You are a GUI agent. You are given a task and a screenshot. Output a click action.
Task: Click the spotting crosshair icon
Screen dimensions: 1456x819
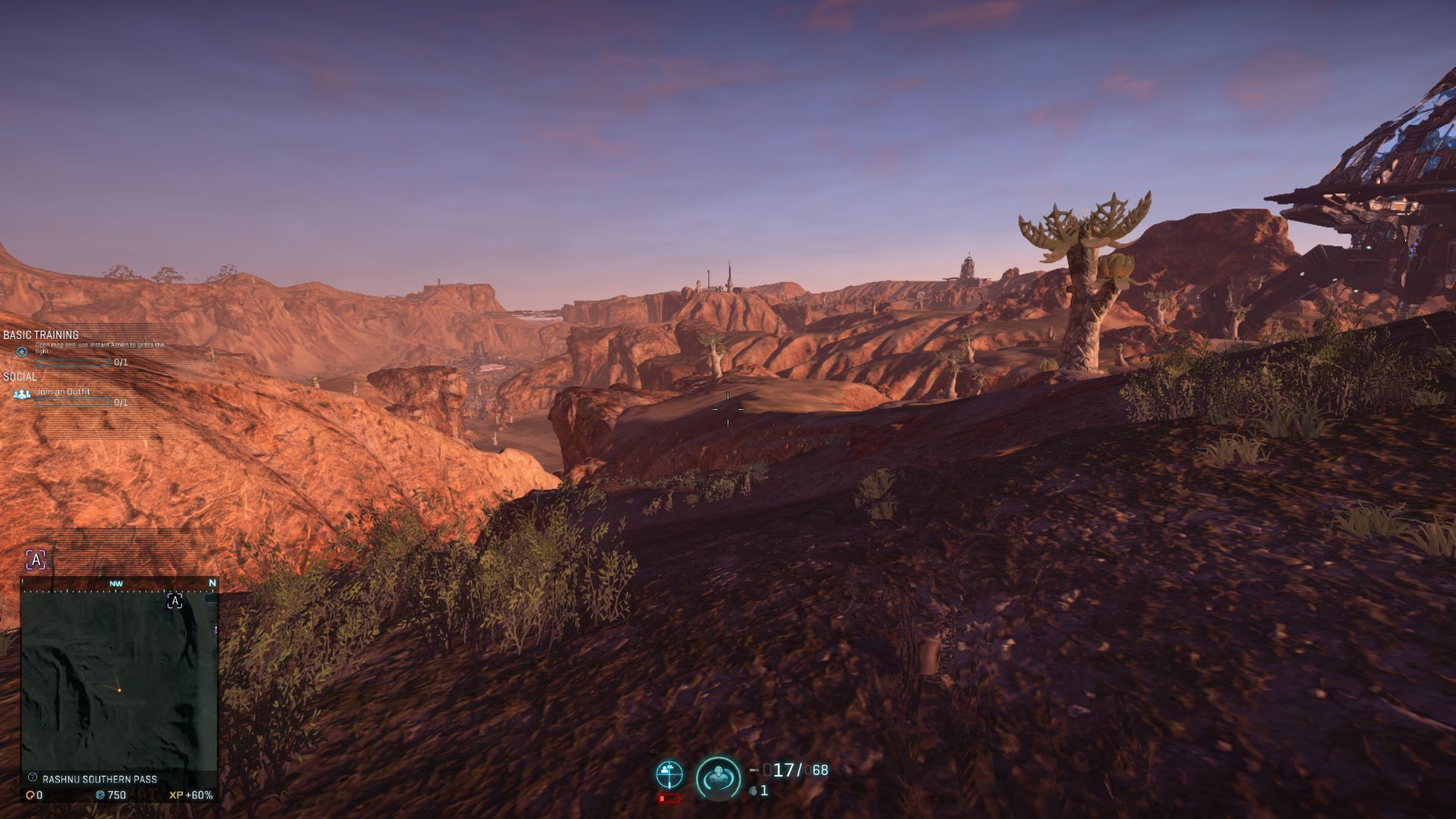click(669, 774)
